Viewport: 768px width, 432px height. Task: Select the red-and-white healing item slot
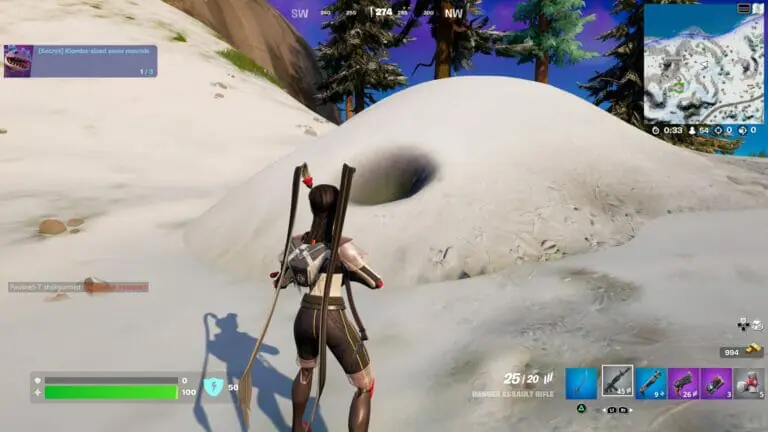point(749,383)
